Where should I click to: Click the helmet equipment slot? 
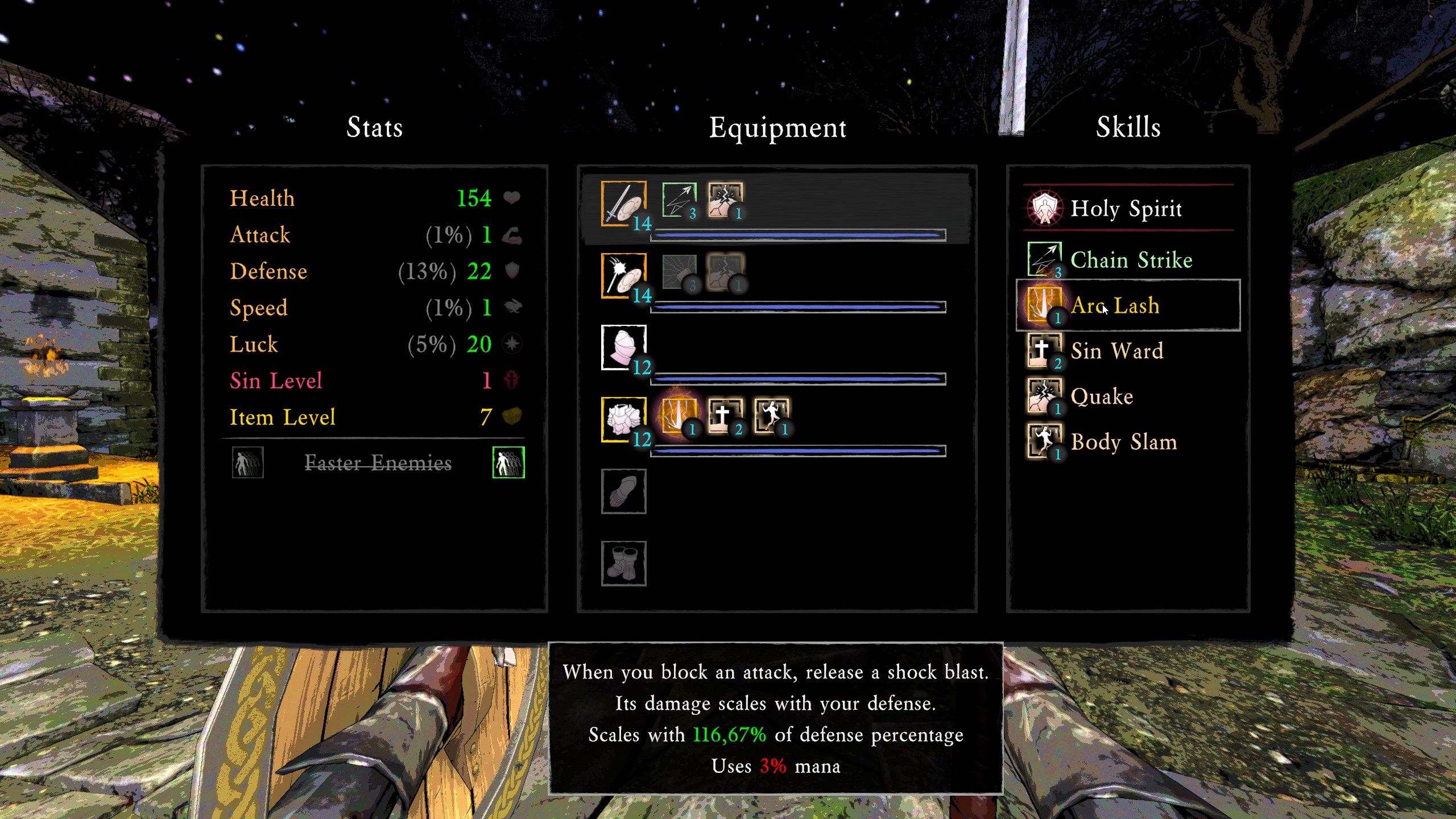(x=624, y=347)
